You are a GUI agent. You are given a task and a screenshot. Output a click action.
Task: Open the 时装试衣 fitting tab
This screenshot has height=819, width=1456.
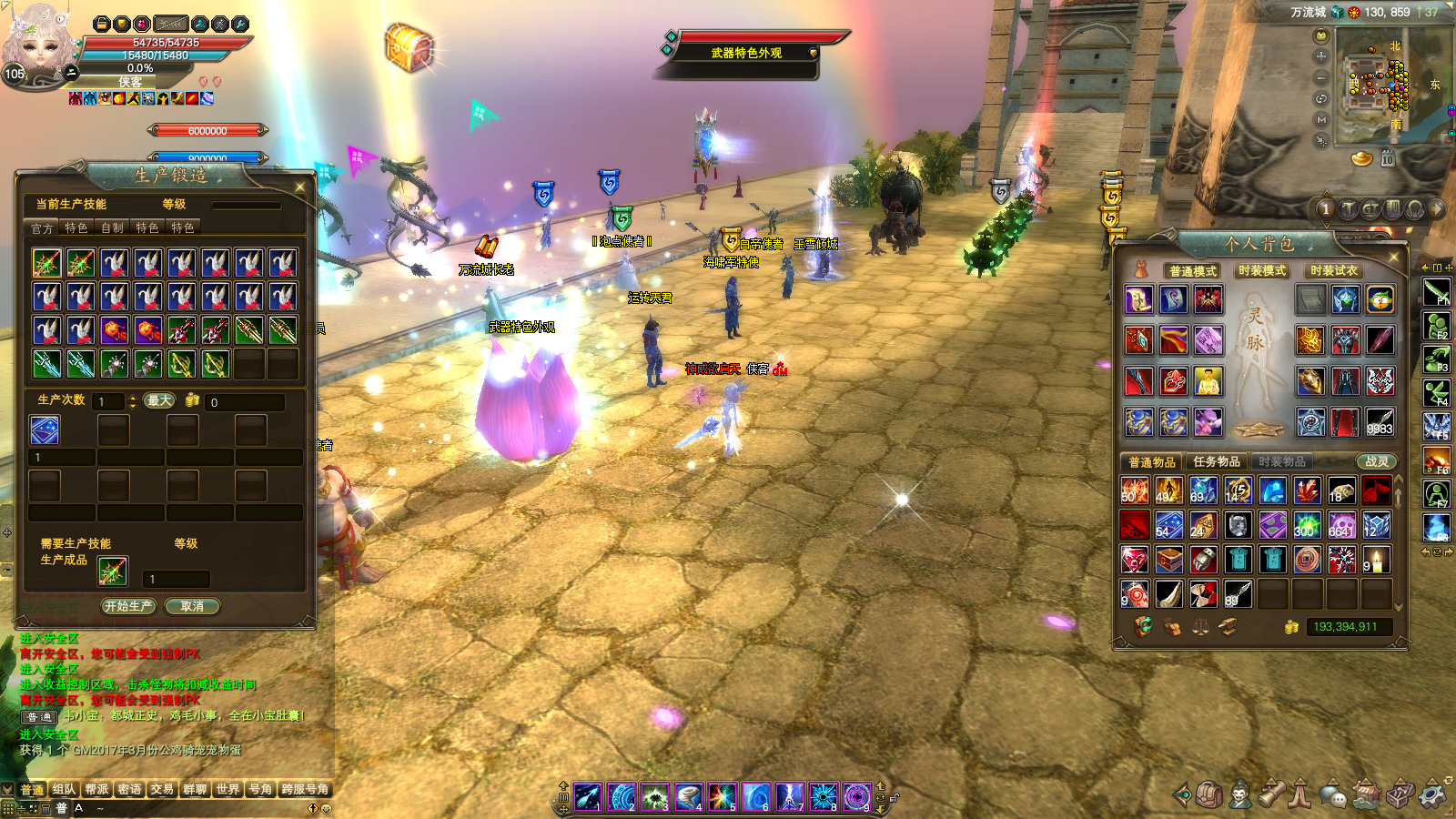[x=1333, y=270]
